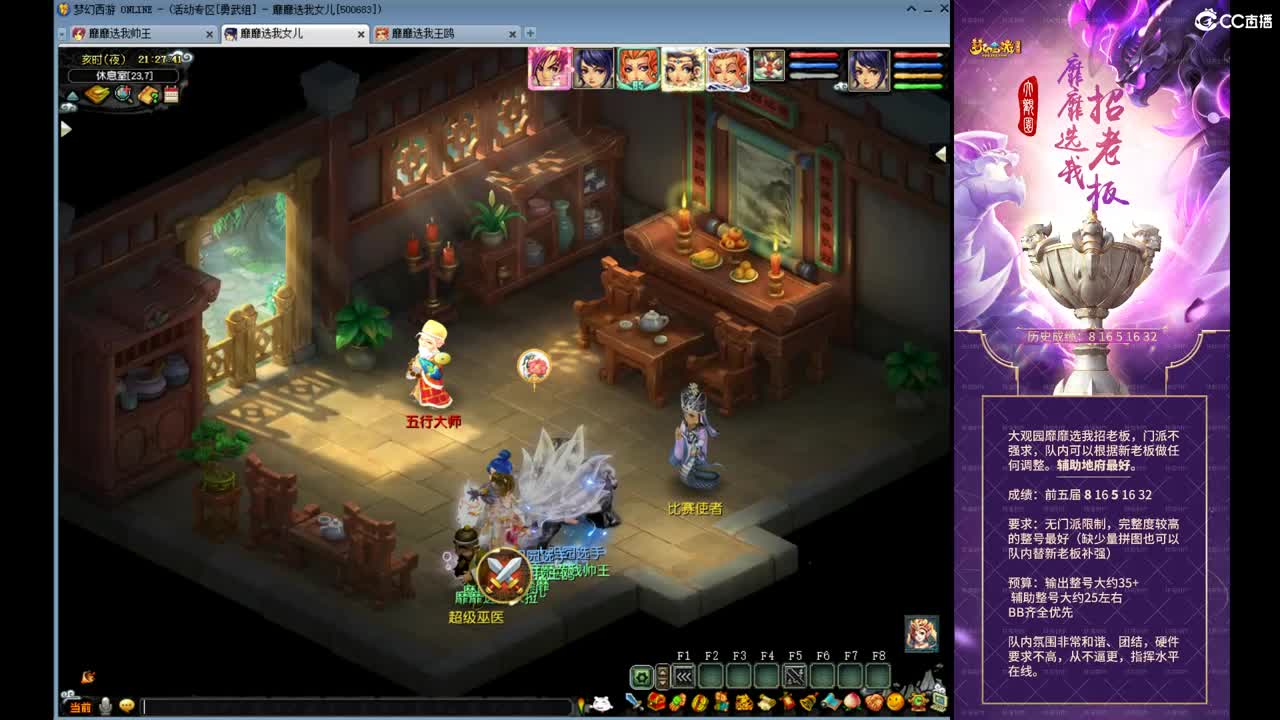Toggle the quickbar gear icon
Screen dimensions: 1280x720
click(642, 678)
